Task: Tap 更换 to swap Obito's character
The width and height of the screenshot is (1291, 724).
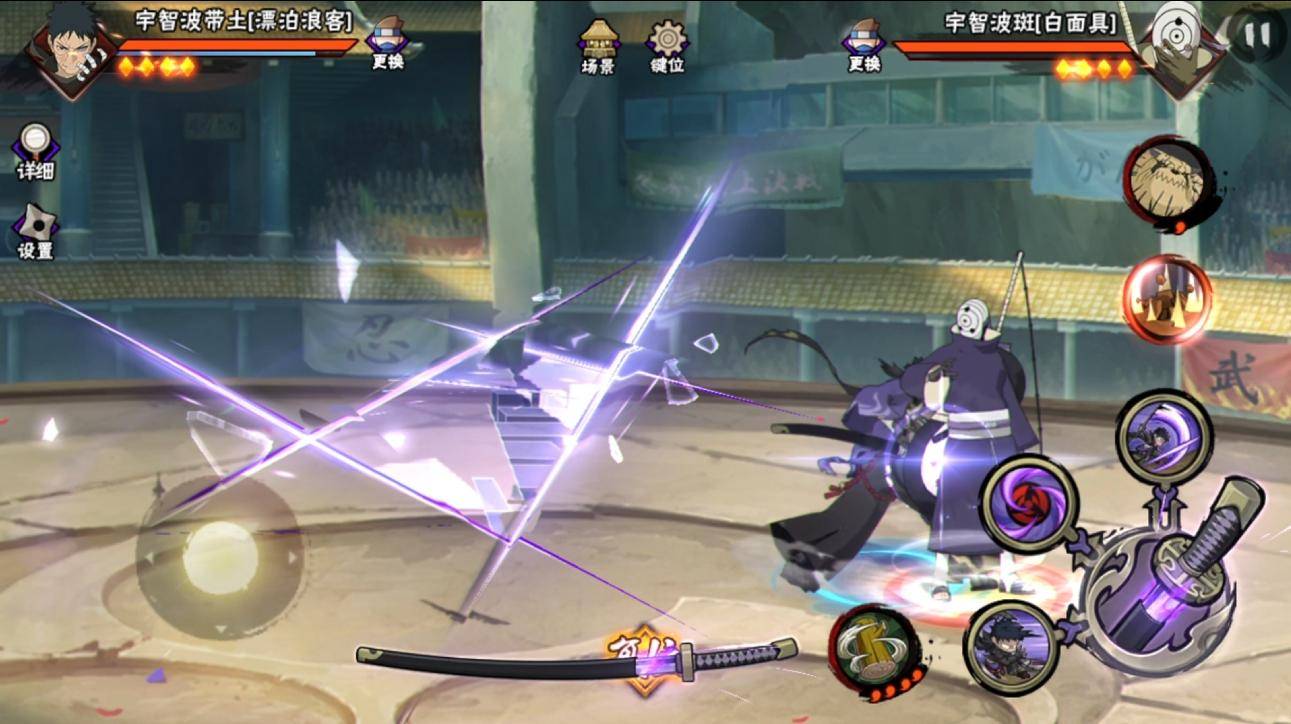Action: click(387, 44)
